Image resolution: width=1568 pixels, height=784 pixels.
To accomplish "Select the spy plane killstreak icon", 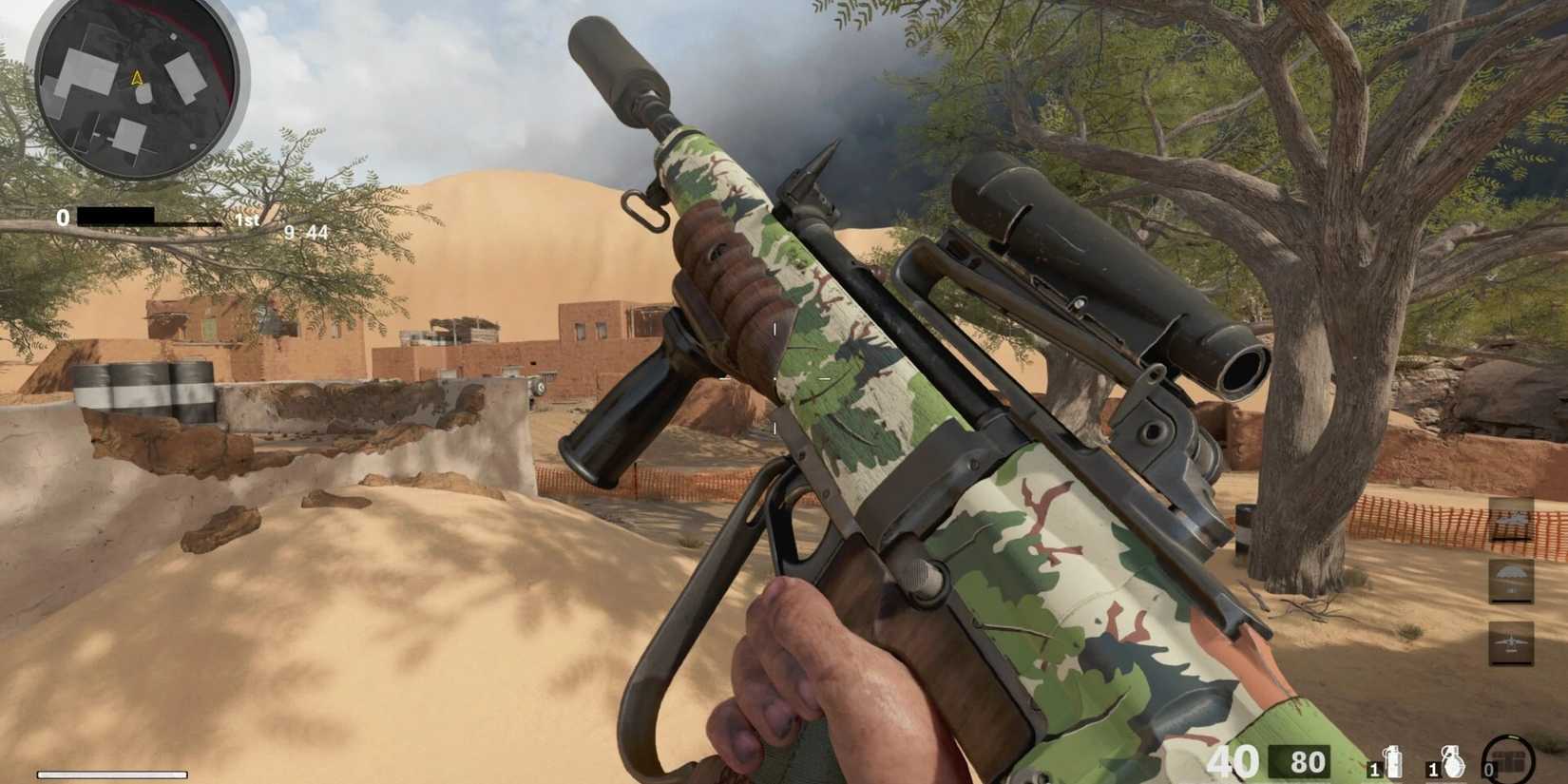I will [1510, 522].
